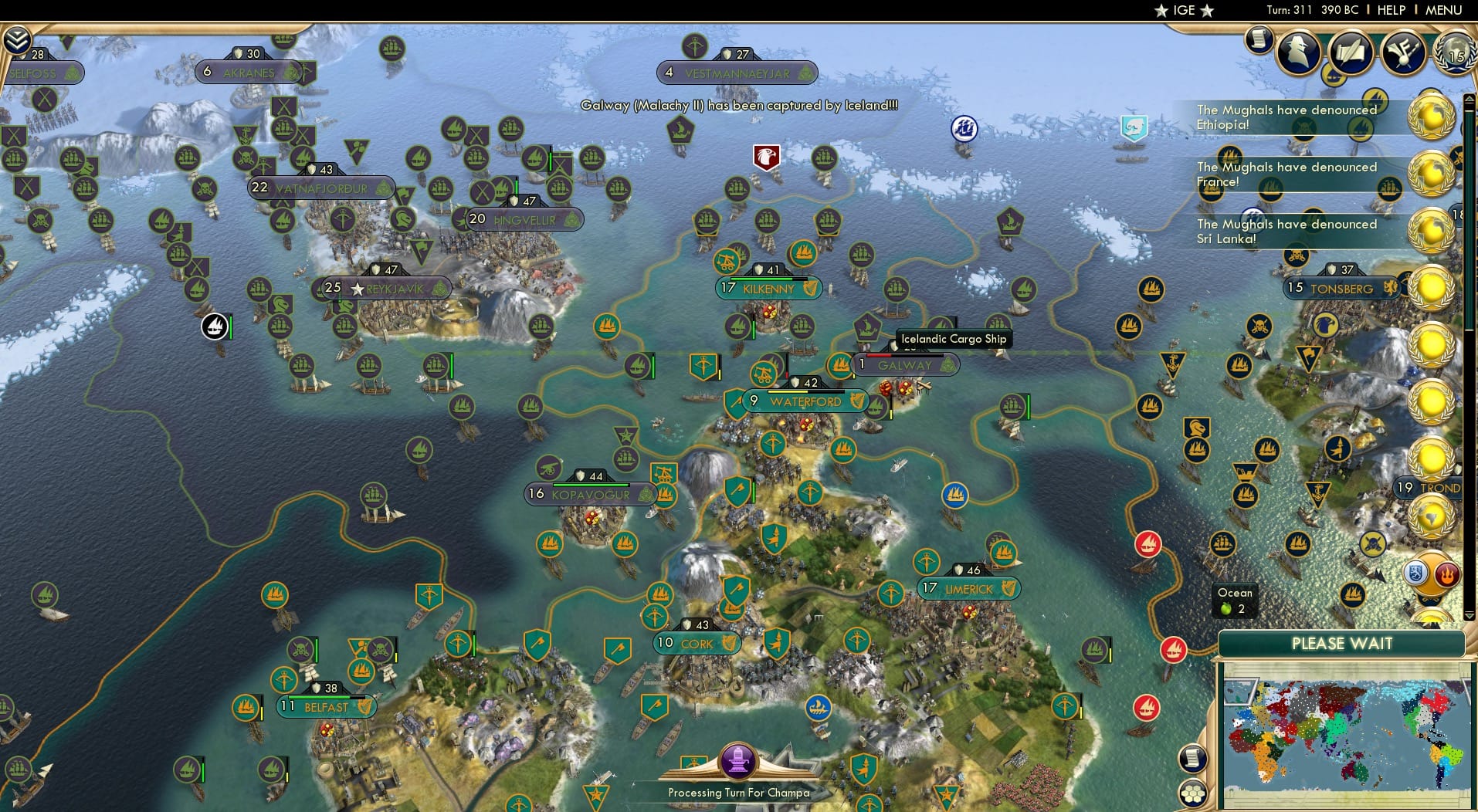Open the Unit List scroll icon beside minimap
Viewport: 1478px width, 812px height.
tap(1193, 759)
